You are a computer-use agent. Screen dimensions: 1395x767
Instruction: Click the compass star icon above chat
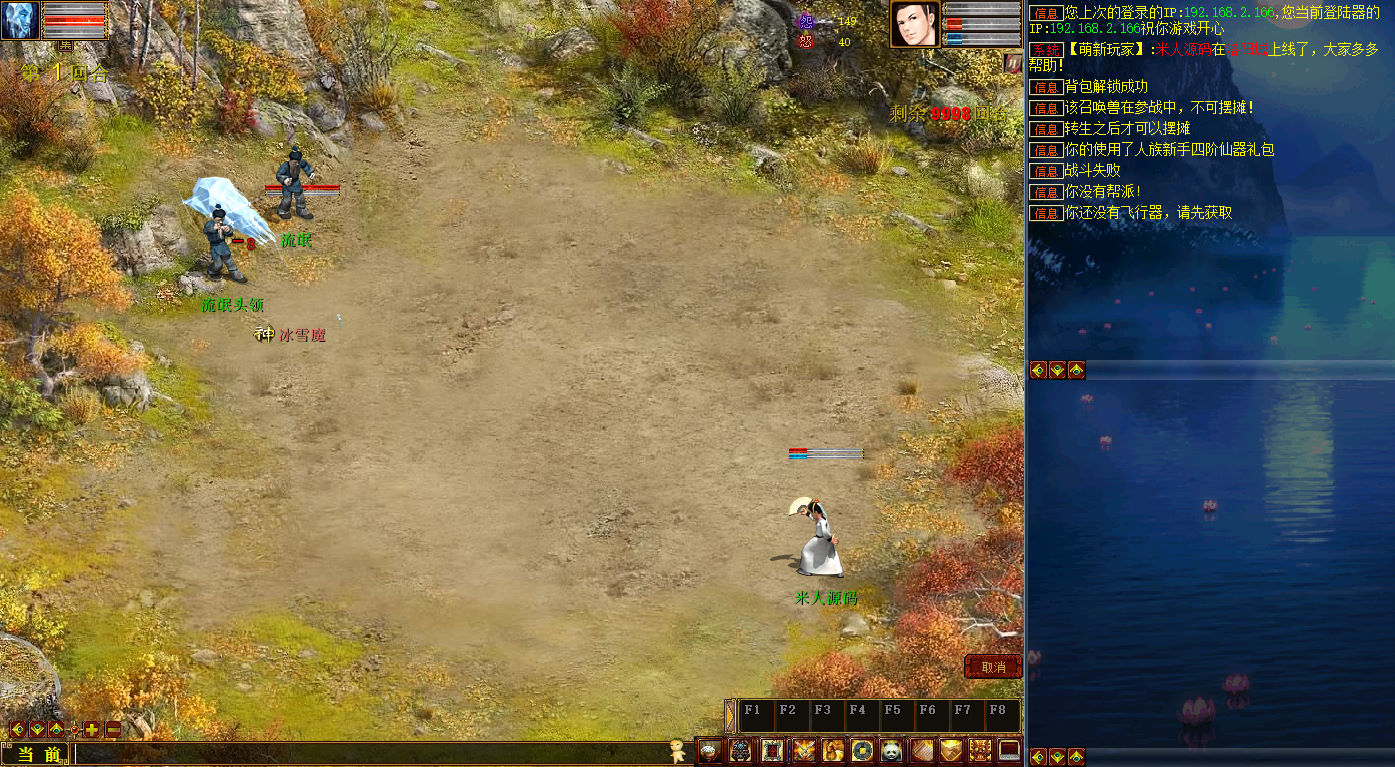[x=73, y=729]
